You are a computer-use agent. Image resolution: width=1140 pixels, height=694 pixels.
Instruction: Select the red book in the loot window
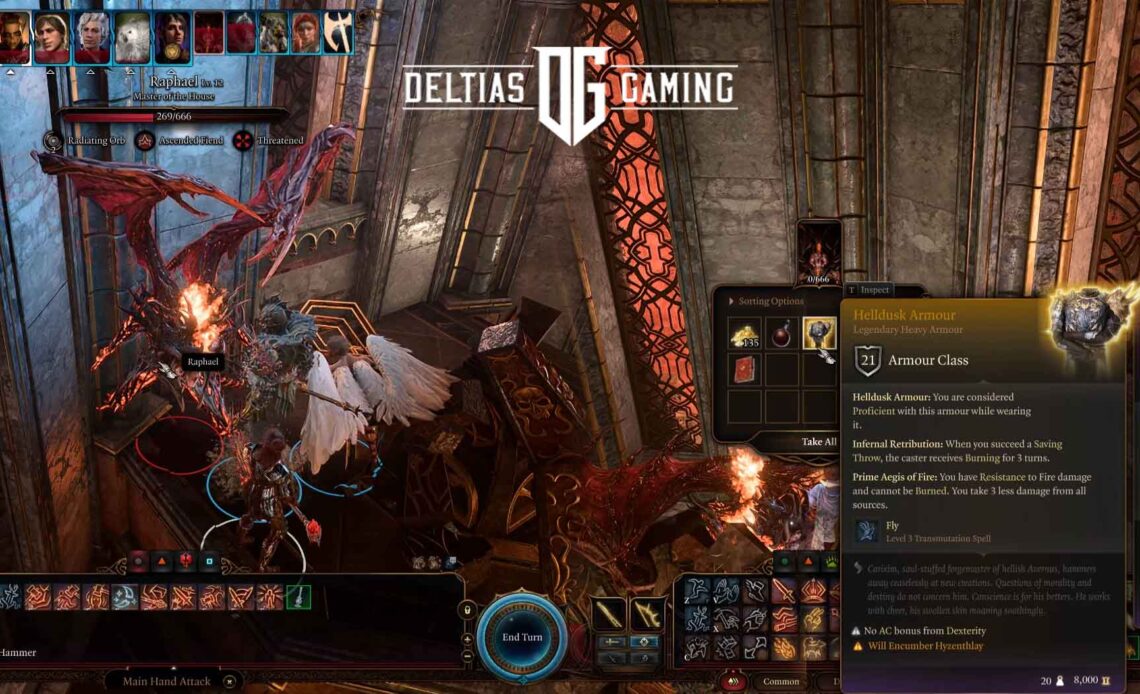[x=744, y=369]
